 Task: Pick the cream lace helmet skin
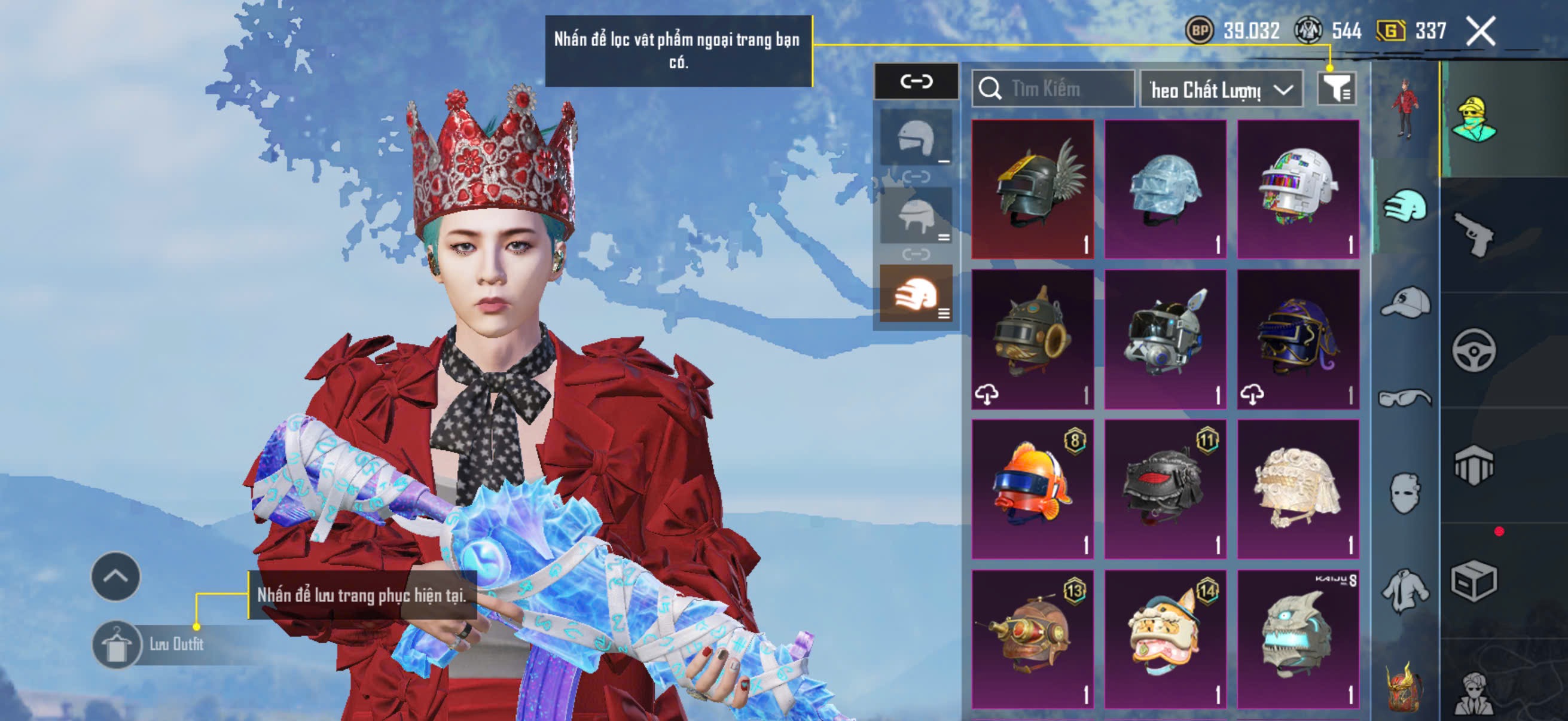[1297, 488]
